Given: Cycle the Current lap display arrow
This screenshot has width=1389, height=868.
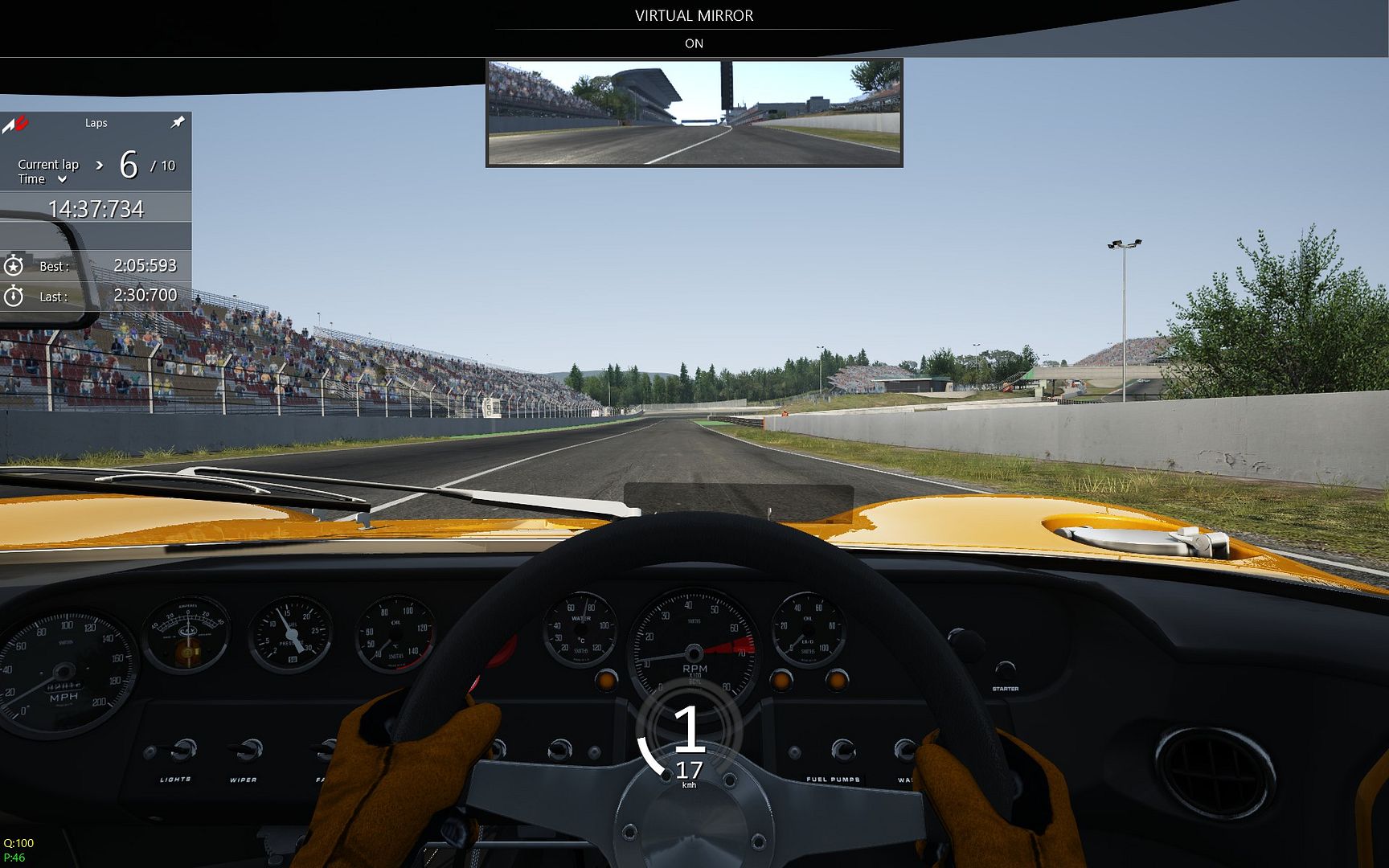Looking at the screenshot, I should 100,165.
